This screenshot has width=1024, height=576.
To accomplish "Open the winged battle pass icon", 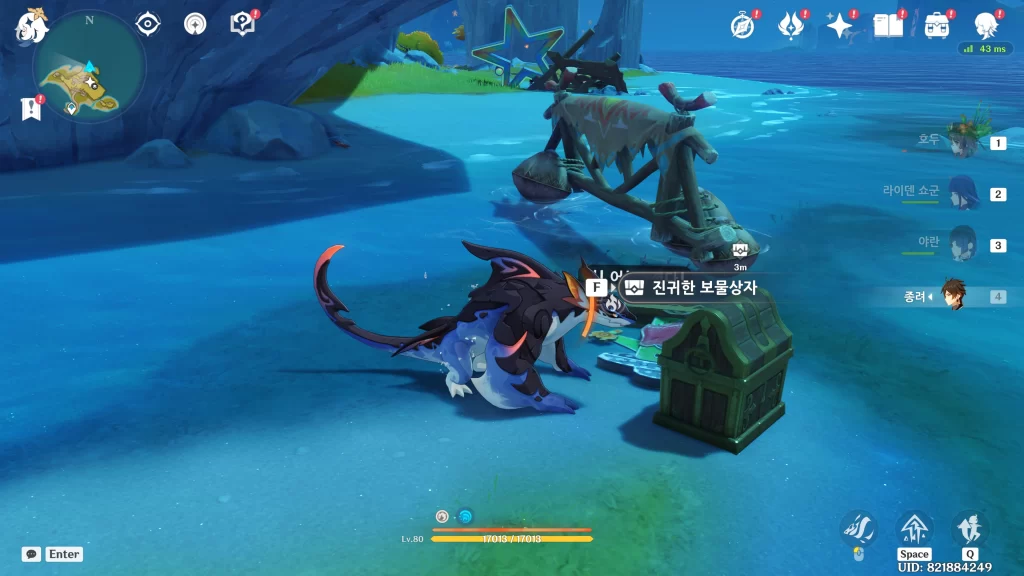I will (x=791, y=25).
